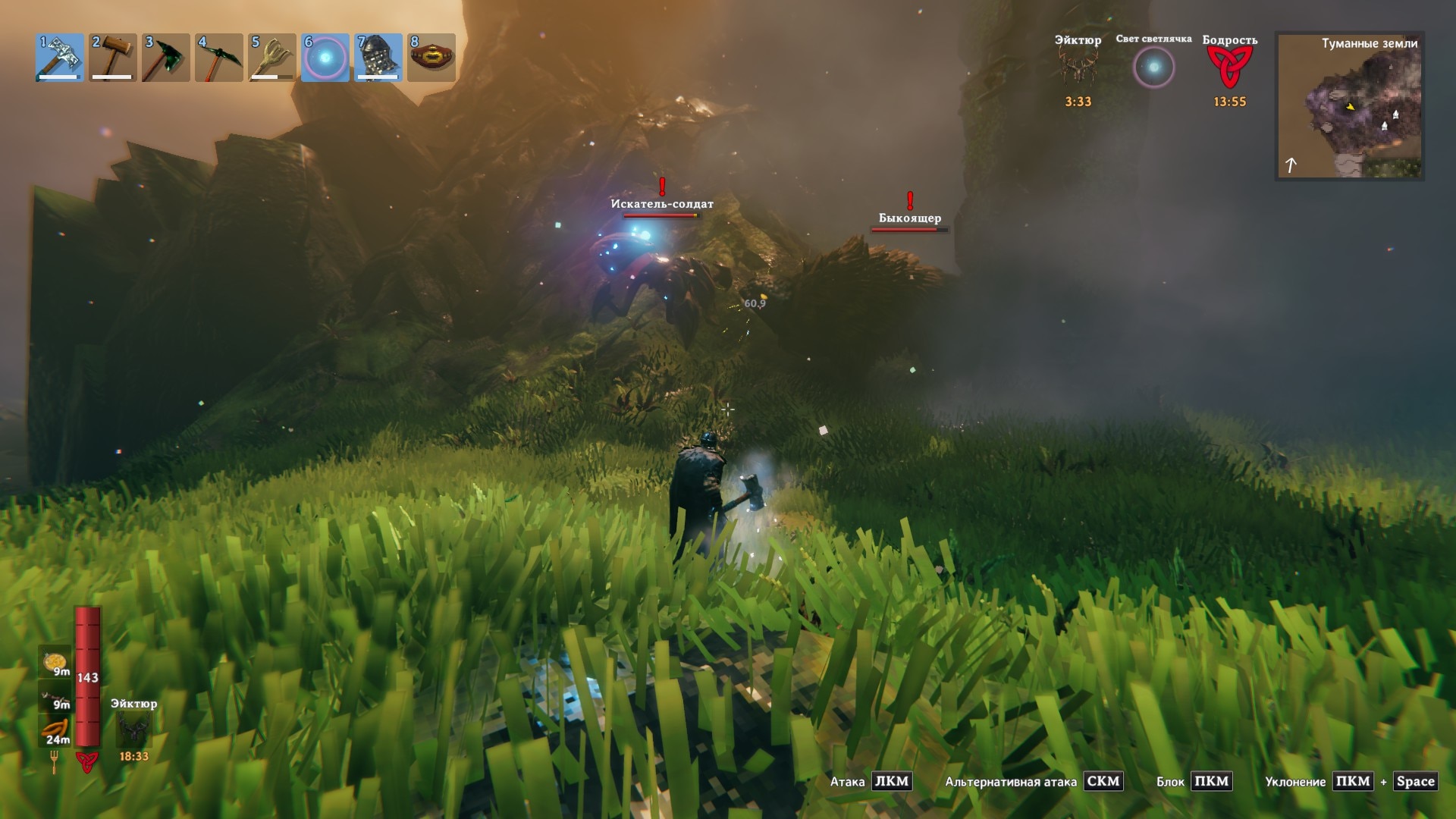Click the sausages food icon with 24m left
The image size is (1456, 819).
55,730
